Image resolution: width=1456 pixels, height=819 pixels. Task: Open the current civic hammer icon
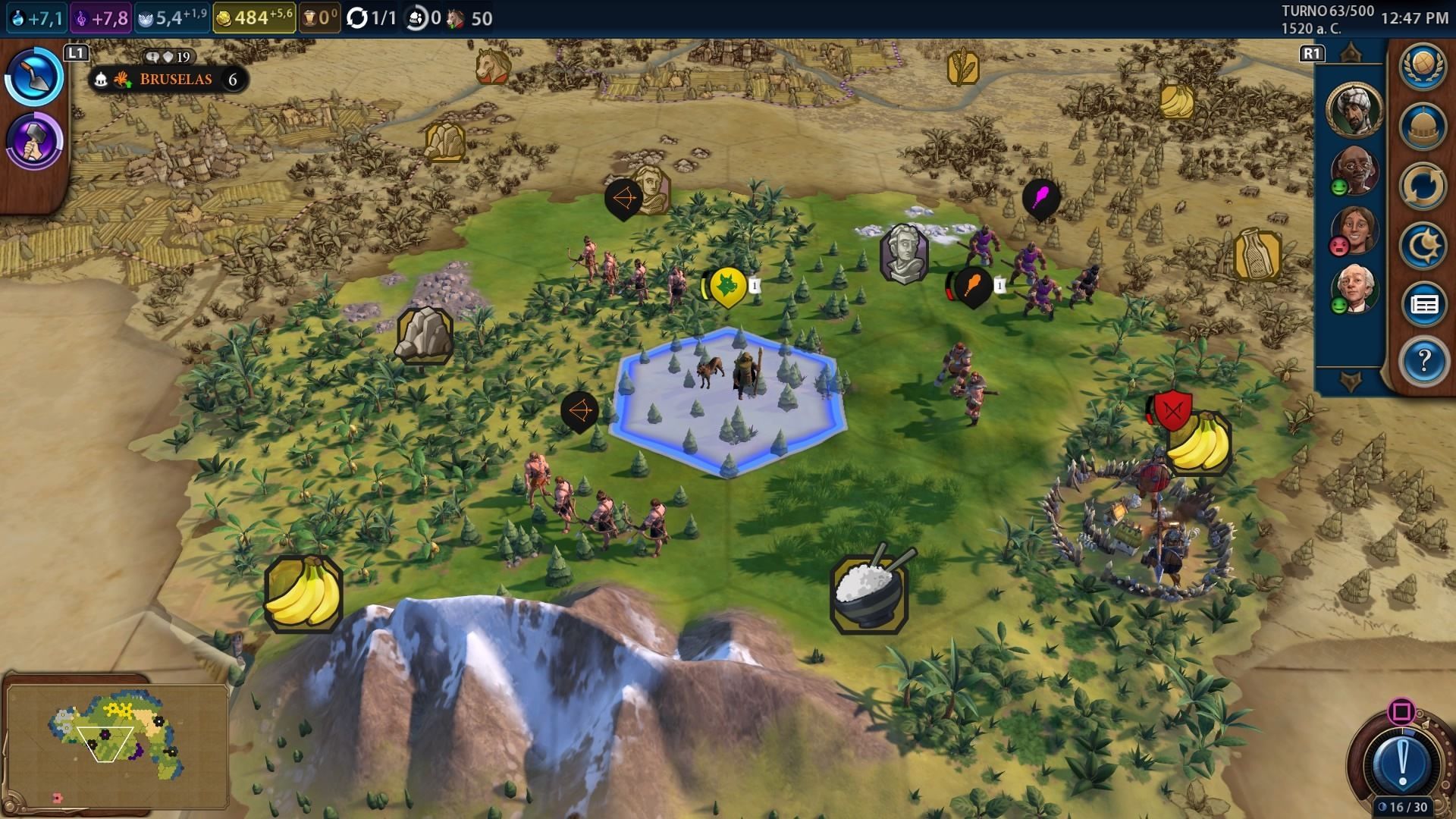(x=34, y=140)
